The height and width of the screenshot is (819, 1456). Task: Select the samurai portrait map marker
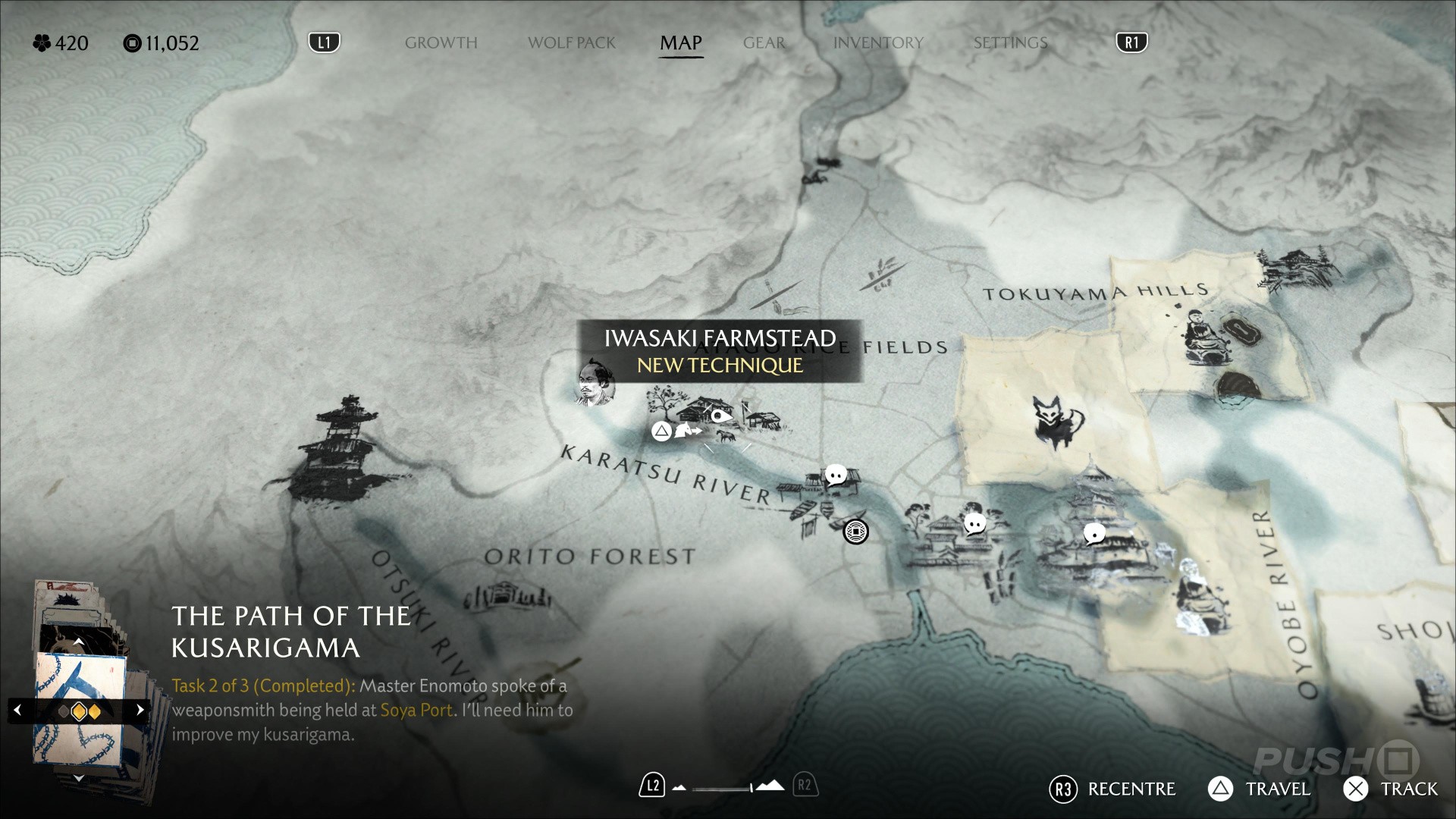pos(595,382)
